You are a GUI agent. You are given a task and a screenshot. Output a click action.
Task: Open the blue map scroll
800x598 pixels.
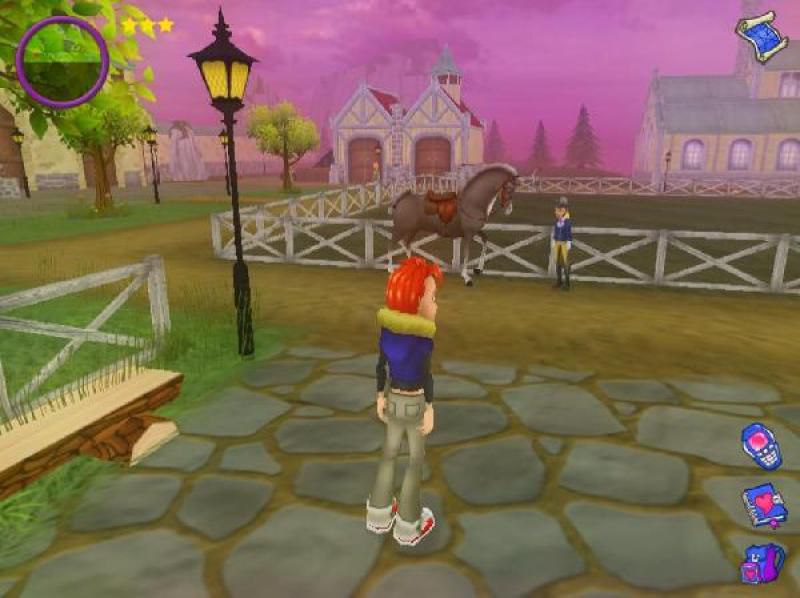(x=762, y=36)
